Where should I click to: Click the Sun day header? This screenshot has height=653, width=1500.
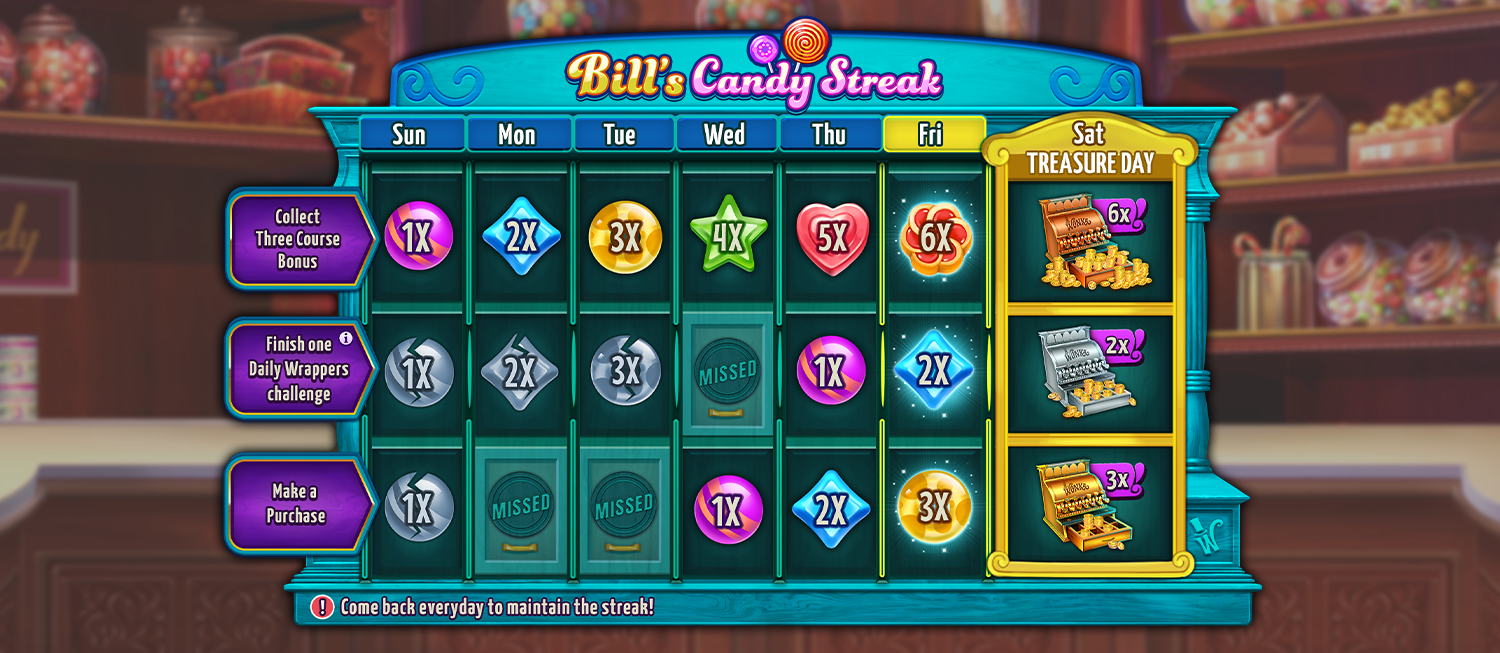(x=409, y=135)
